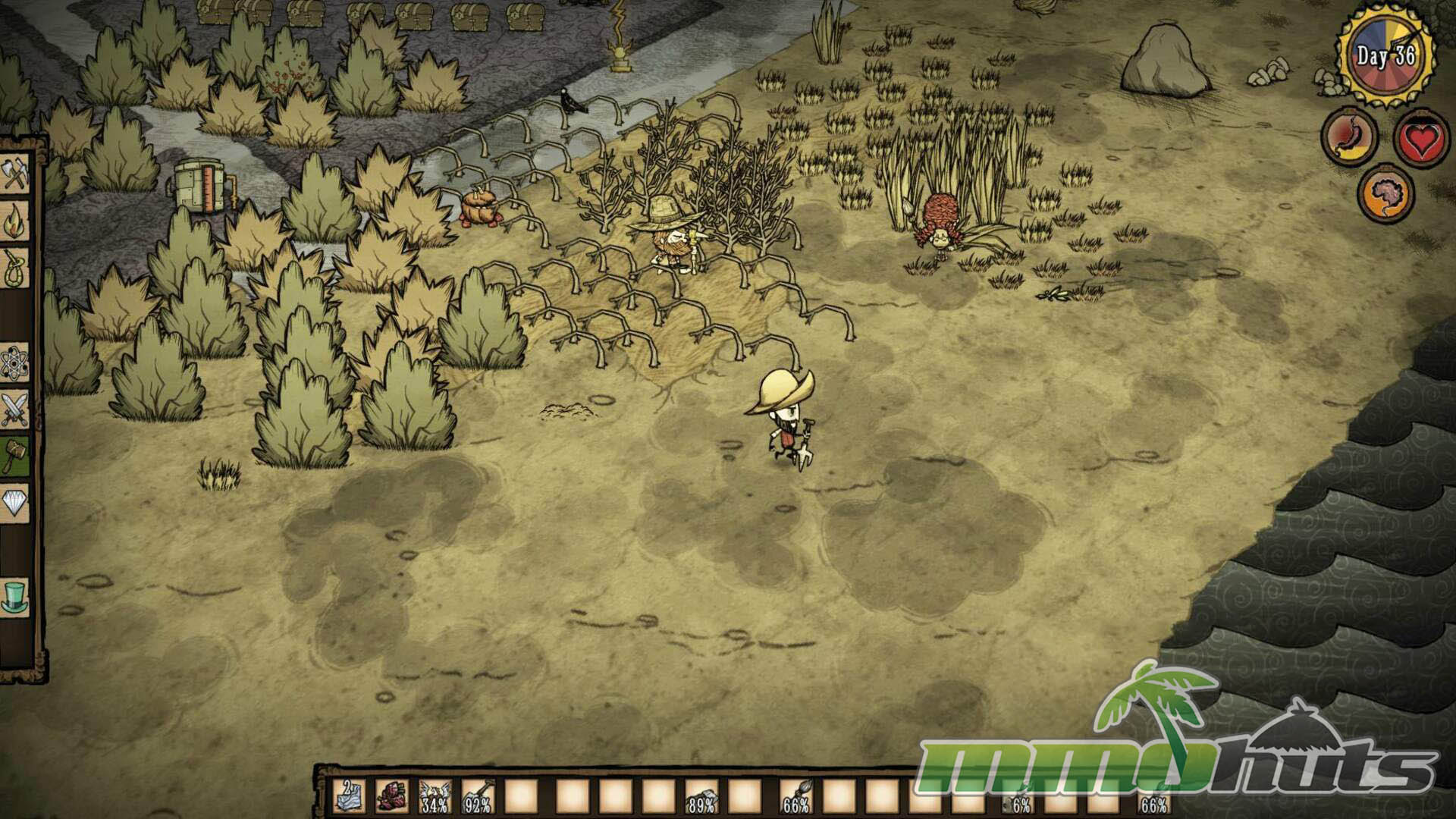Image resolution: width=1456 pixels, height=819 pixels.
Task: Click the Day 36 clock dial
Action: tap(1385, 55)
